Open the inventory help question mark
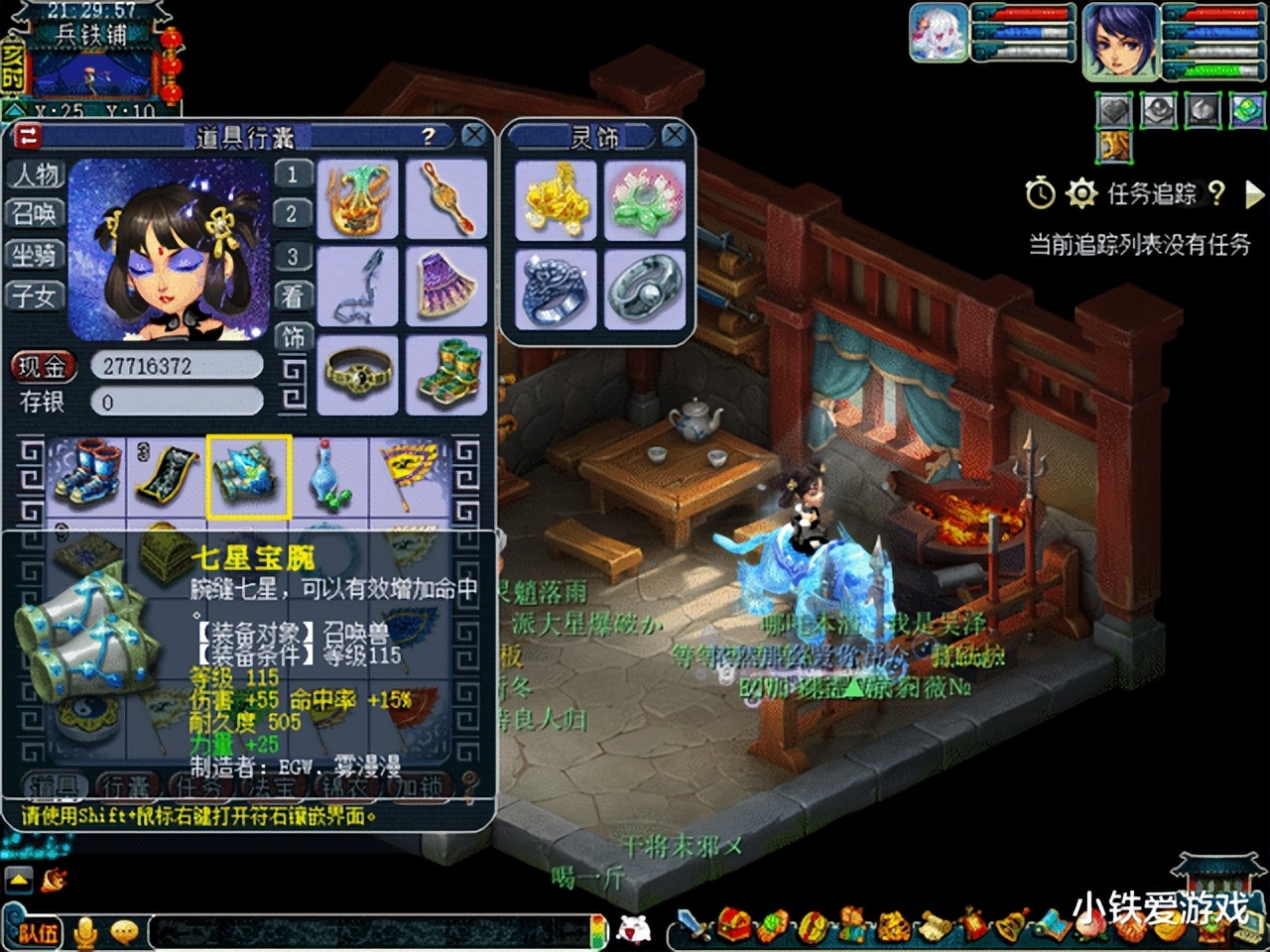The width and height of the screenshot is (1270, 952). click(428, 136)
